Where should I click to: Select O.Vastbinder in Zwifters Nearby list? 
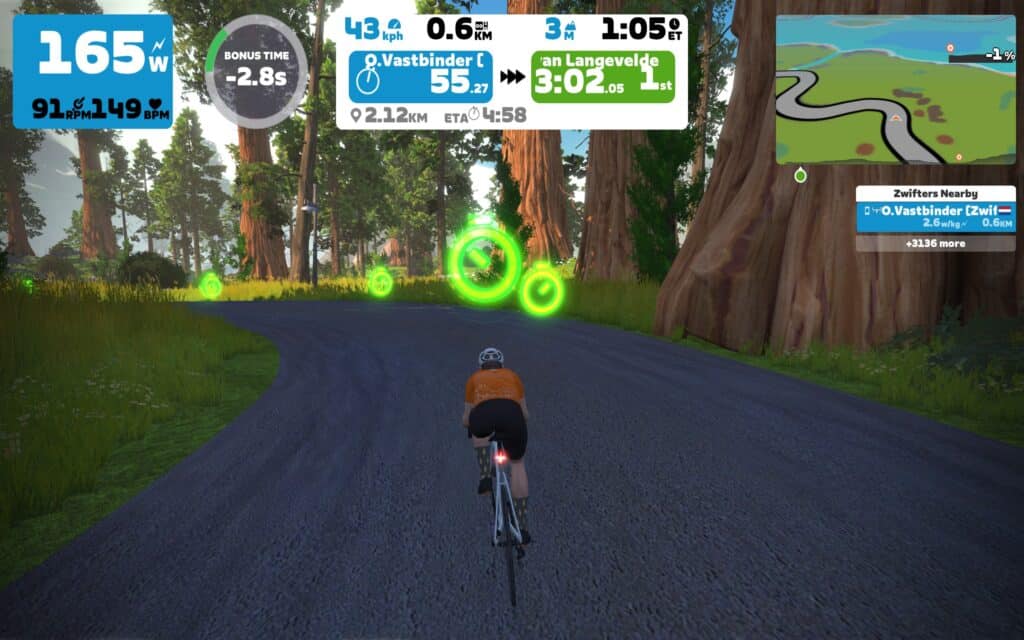pyautogui.click(x=935, y=217)
